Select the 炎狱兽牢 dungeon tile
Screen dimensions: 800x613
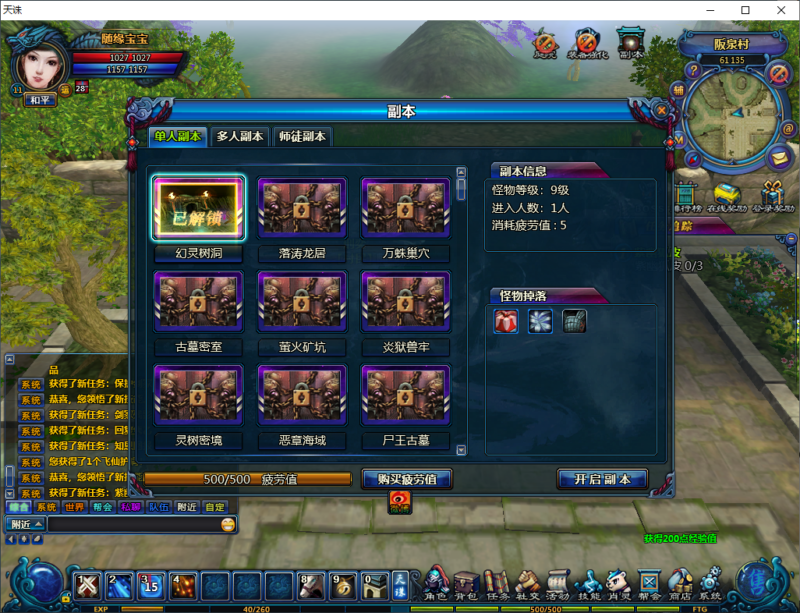[x=405, y=303]
